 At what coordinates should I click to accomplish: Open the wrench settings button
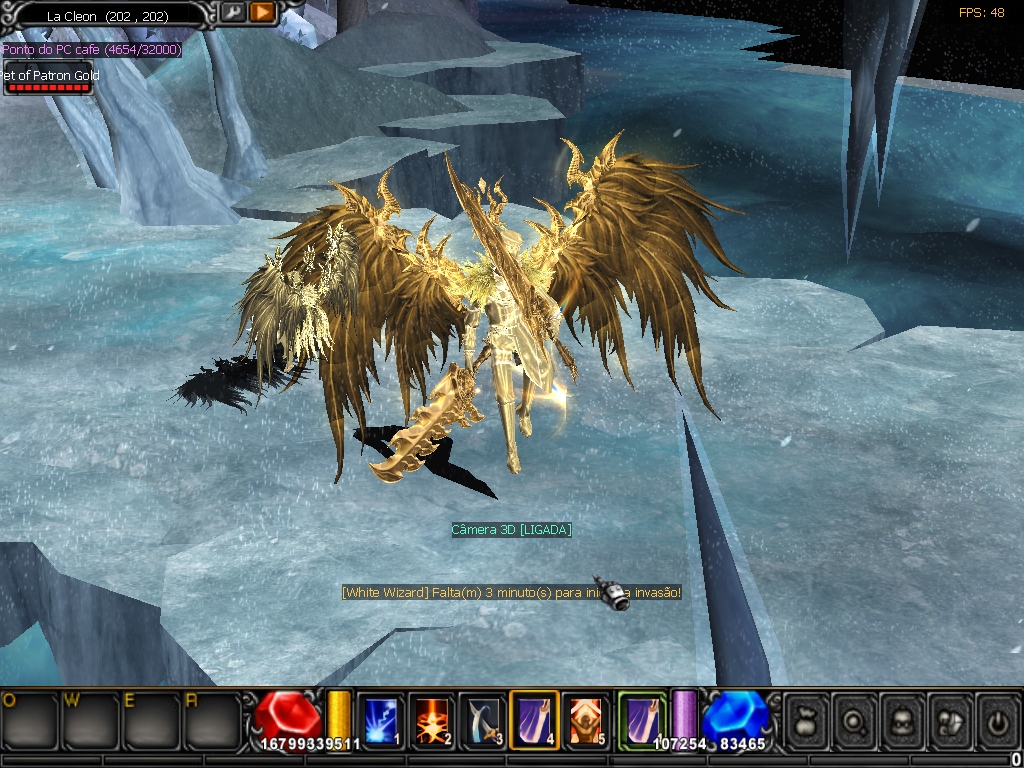pyautogui.click(x=232, y=12)
